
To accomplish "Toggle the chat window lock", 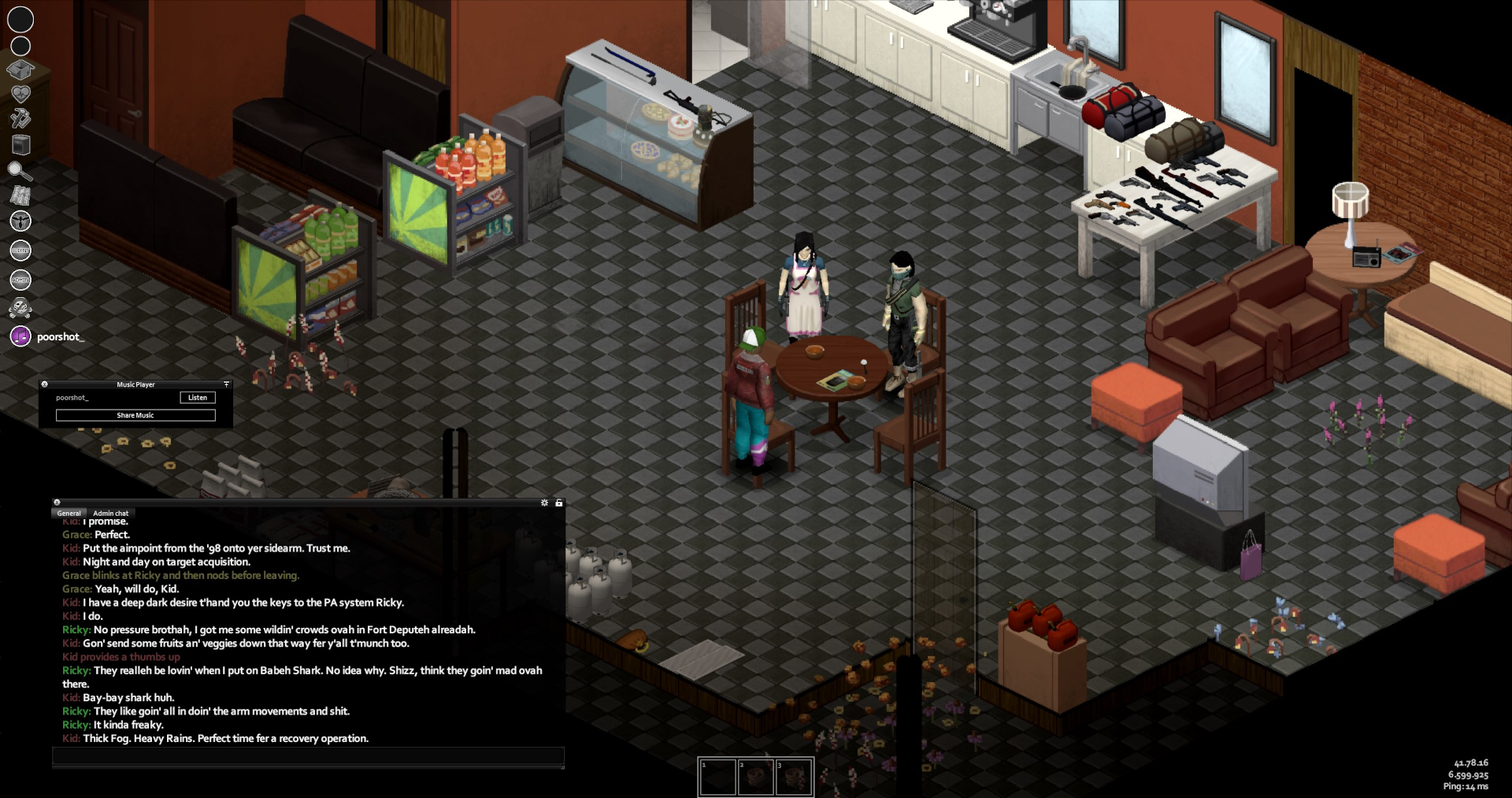I will click(x=559, y=503).
